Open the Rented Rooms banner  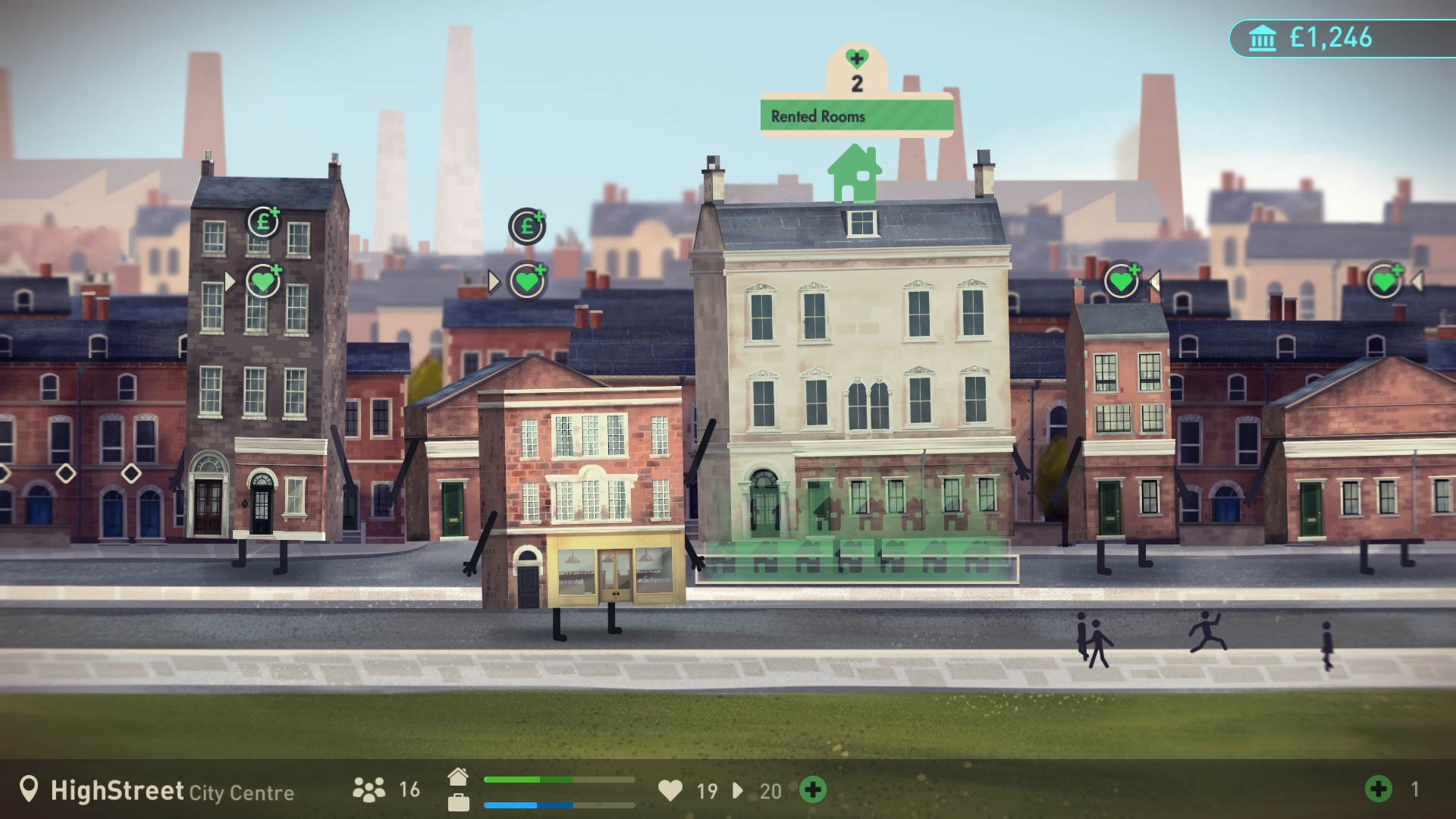855,116
